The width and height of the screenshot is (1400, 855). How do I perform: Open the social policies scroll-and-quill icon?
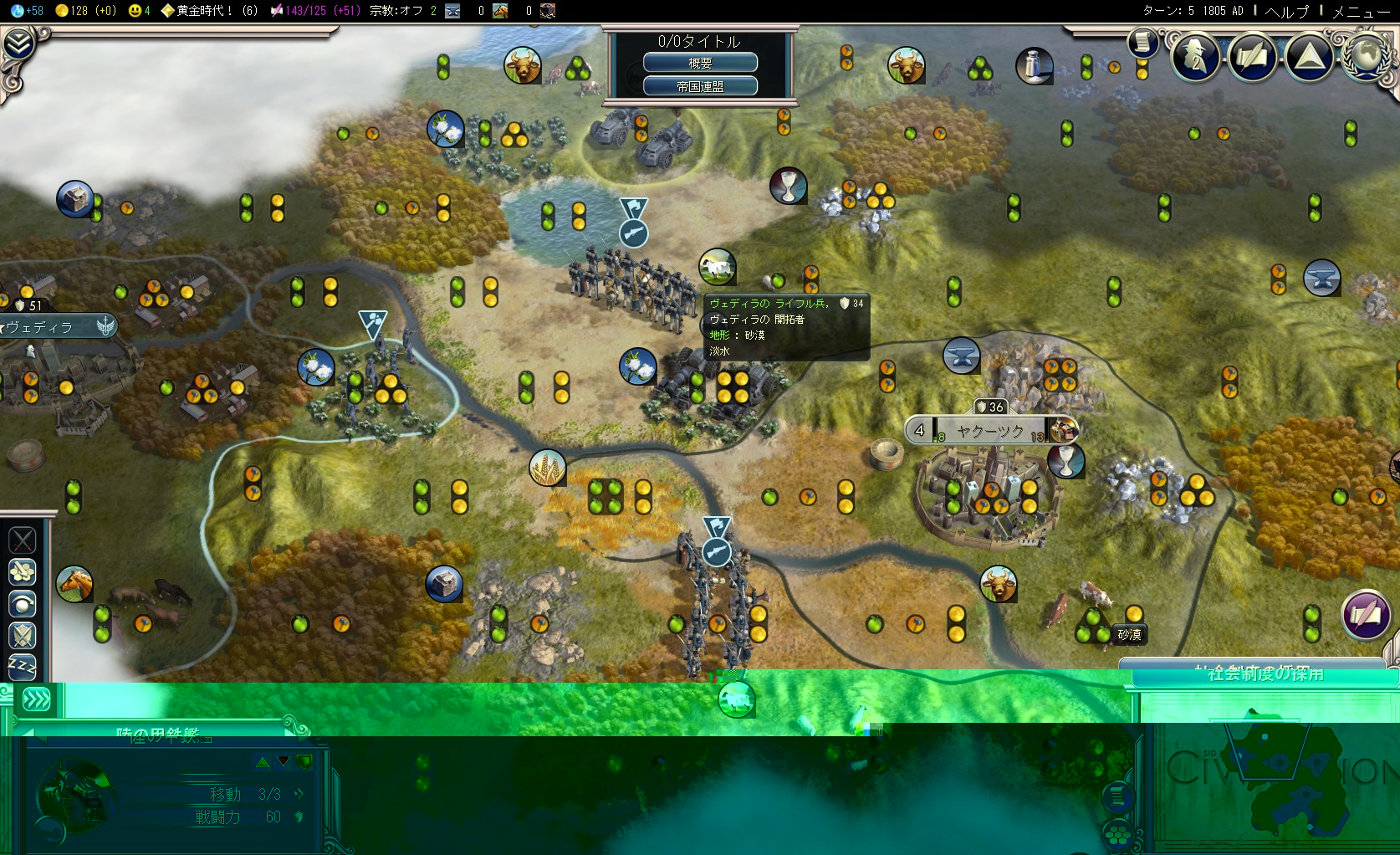pyautogui.click(x=1252, y=57)
